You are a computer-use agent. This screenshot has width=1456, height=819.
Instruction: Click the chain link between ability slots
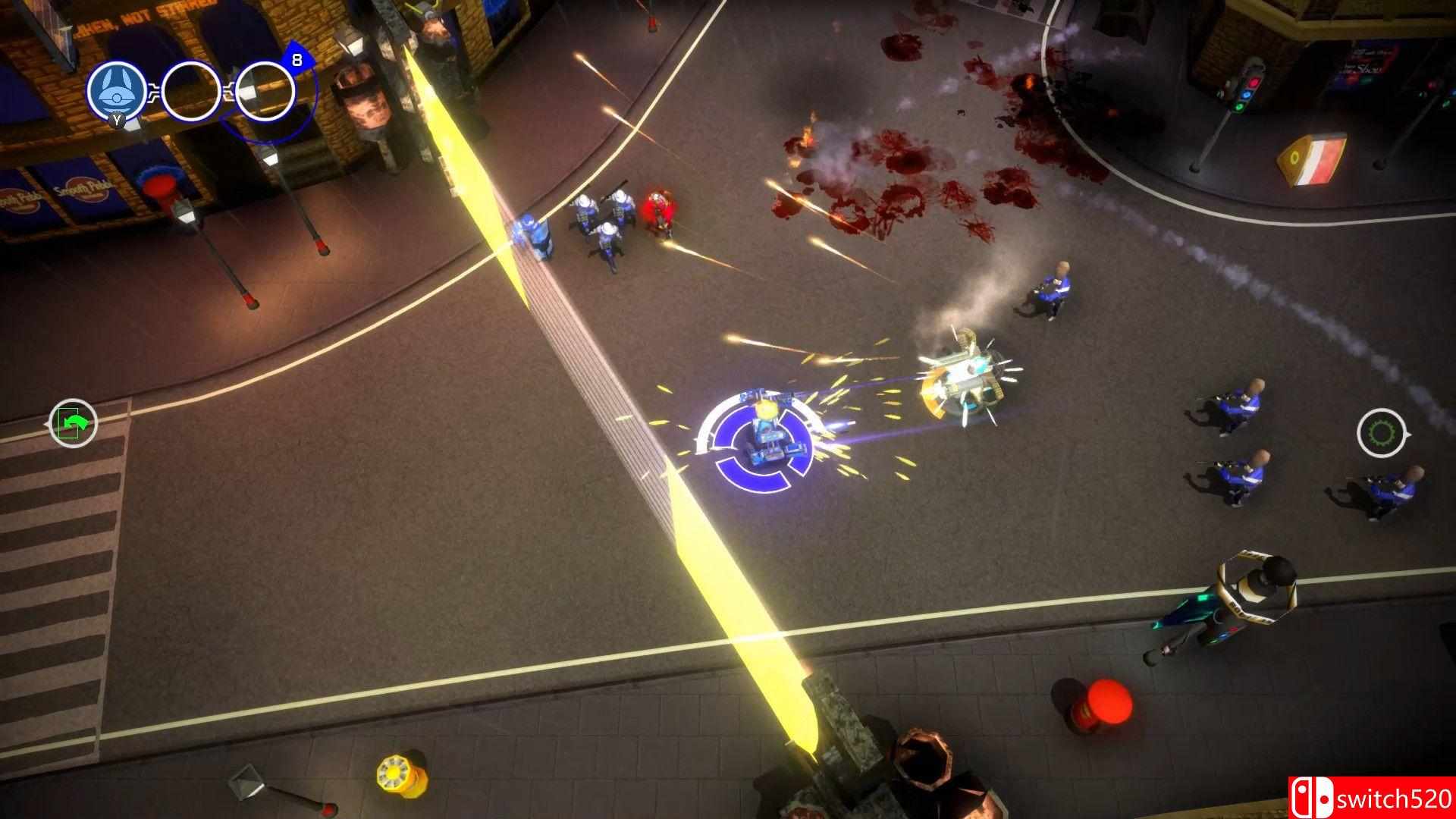[x=155, y=93]
